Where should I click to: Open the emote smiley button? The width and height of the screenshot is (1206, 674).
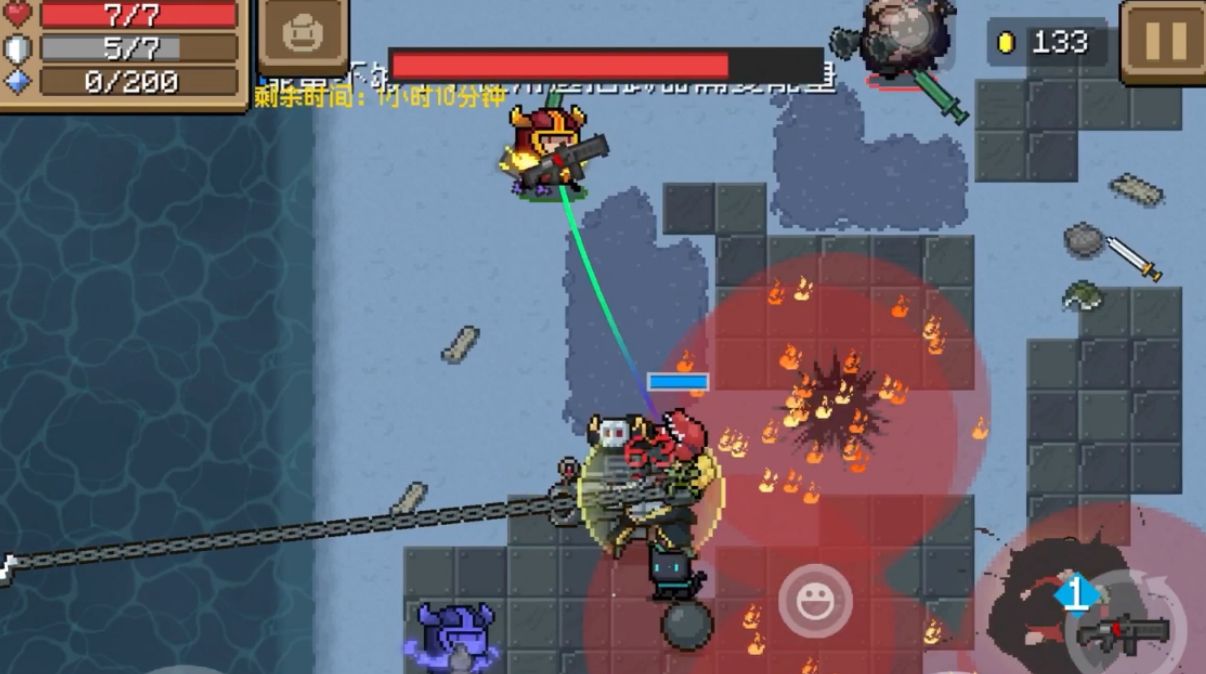pyautogui.click(x=815, y=600)
